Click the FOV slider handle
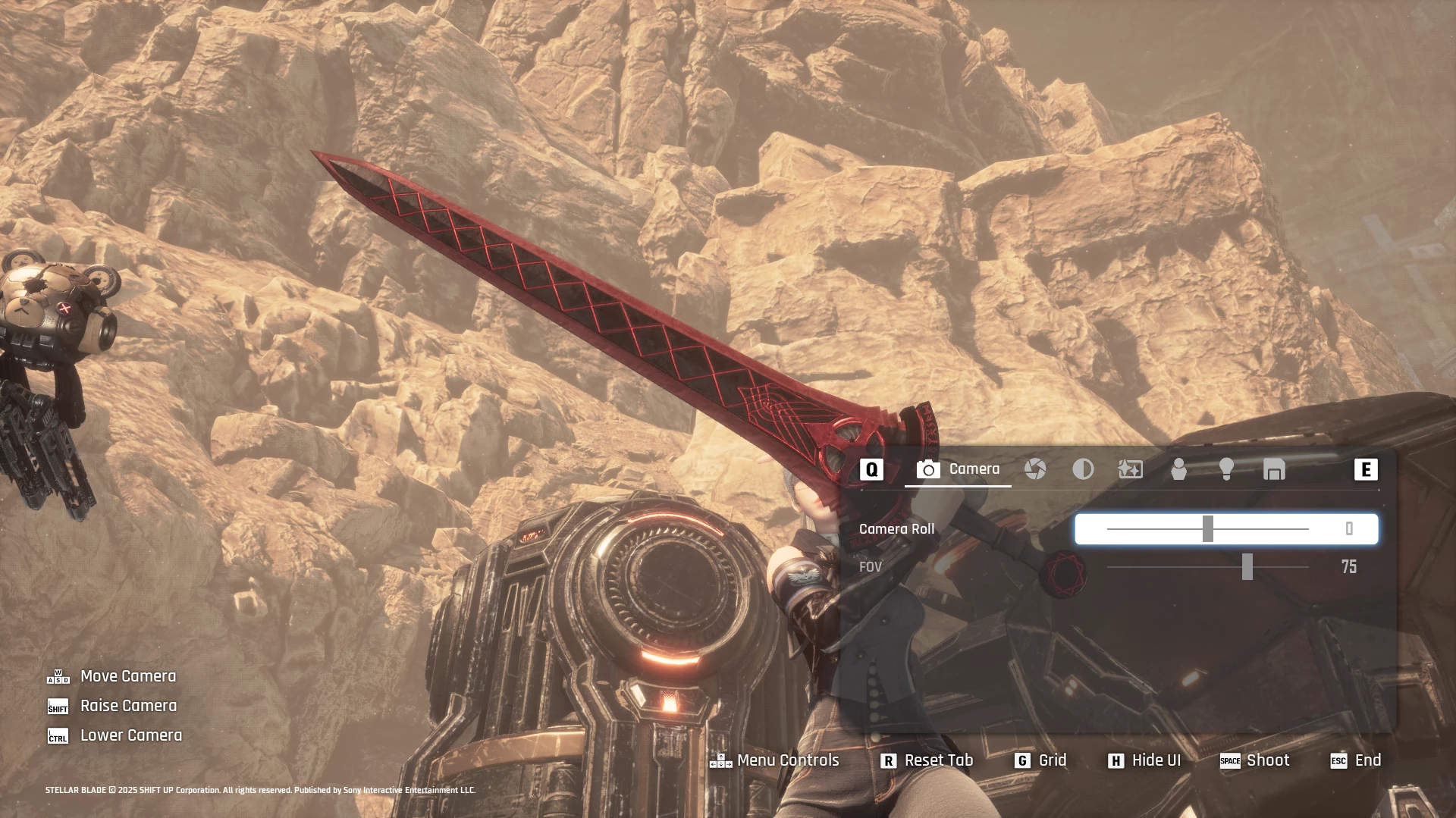 pos(1247,567)
